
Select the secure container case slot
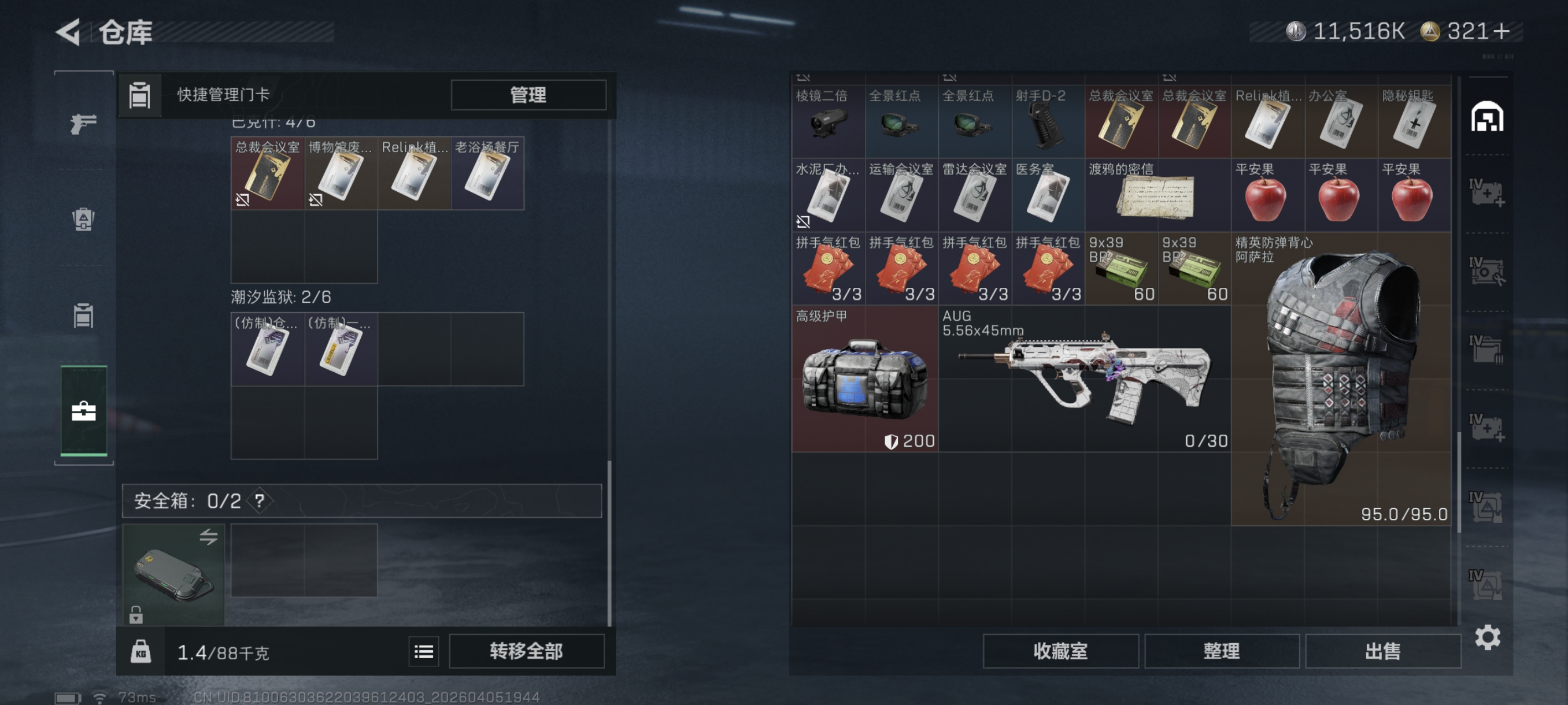pos(173,574)
